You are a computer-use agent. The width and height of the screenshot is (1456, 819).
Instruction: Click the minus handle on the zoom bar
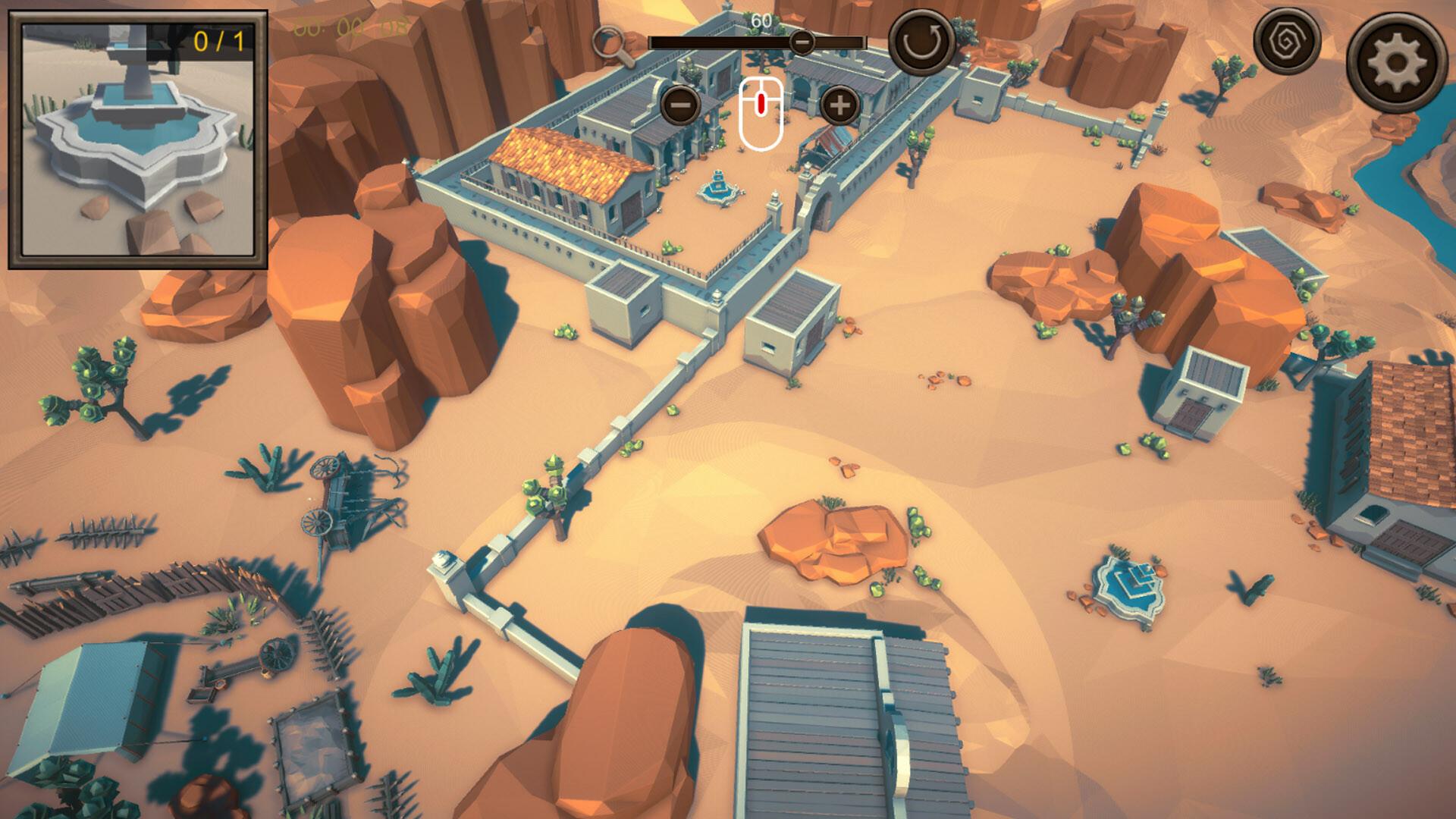(802, 43)
